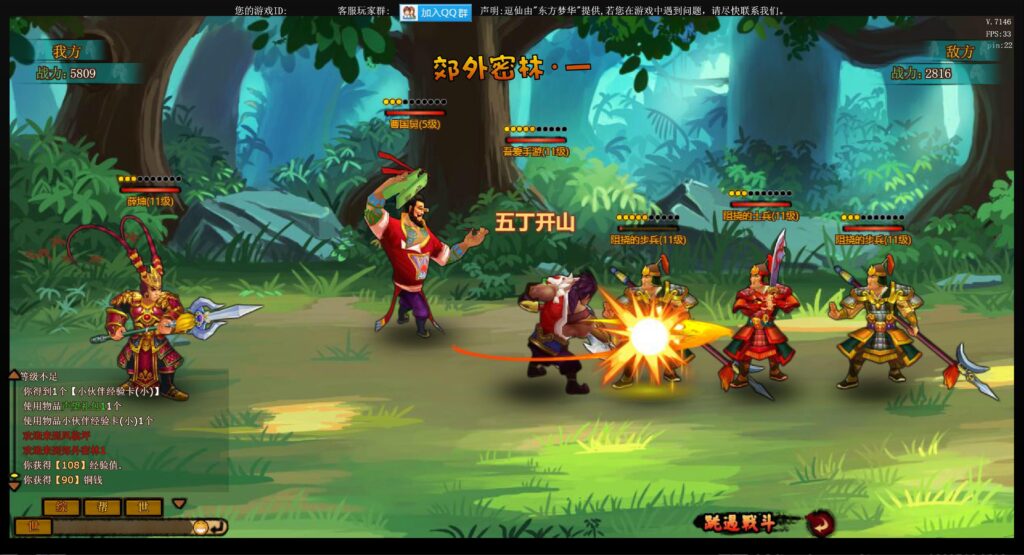Viewport: 1024px width, 555px height.
Task: Switch to the 综 chat tab
Action: pos(60,507)
